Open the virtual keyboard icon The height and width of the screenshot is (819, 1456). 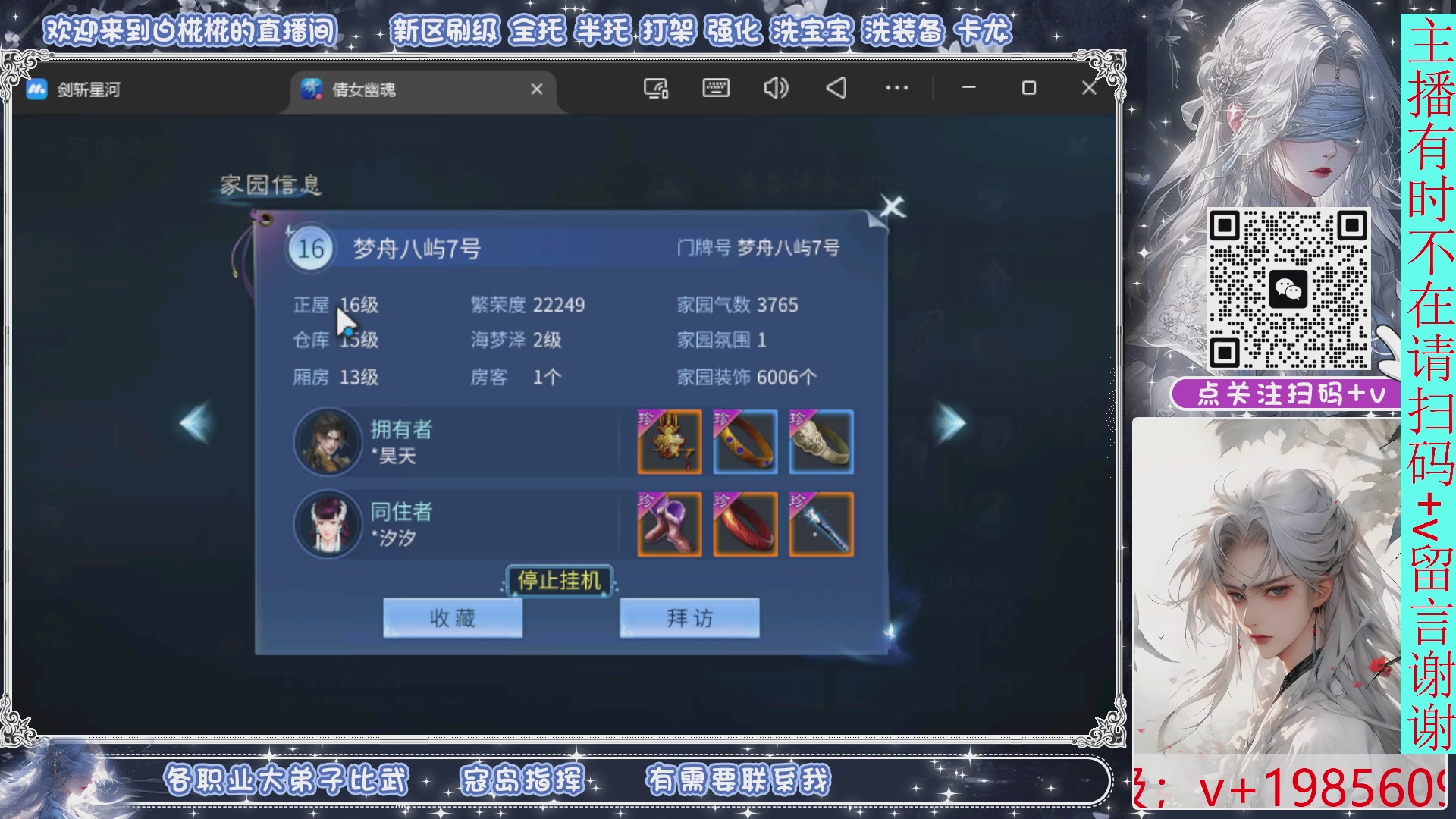(715, 89)
